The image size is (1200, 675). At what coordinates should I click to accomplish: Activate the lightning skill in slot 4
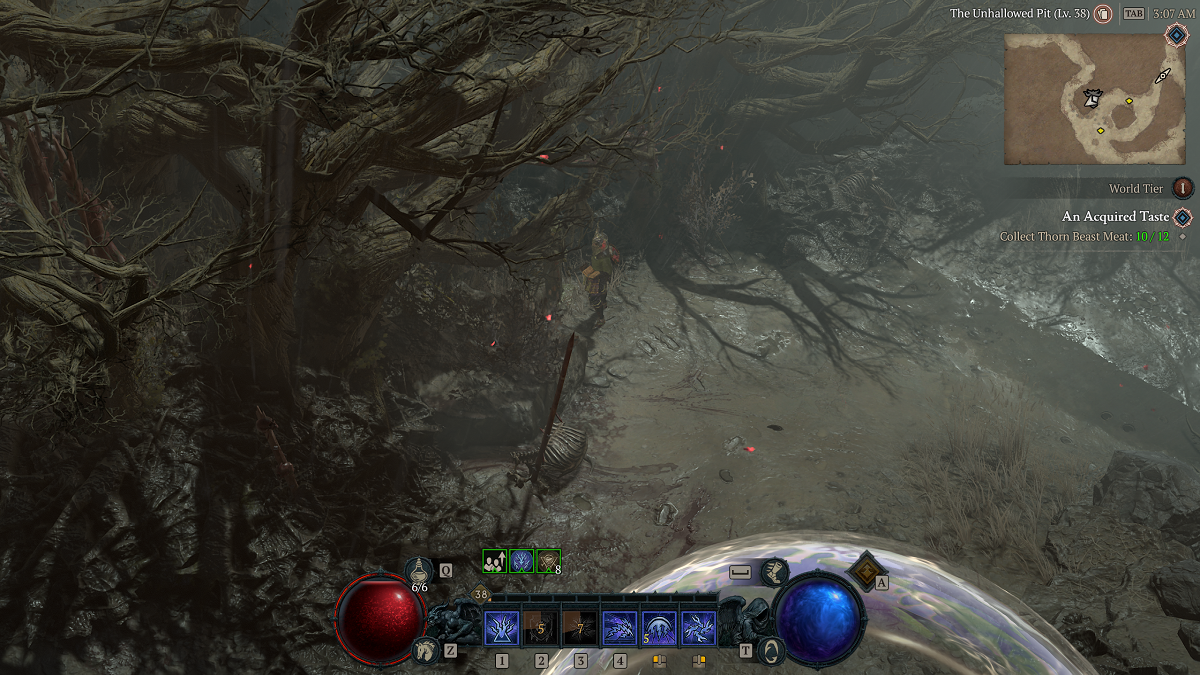620,629
